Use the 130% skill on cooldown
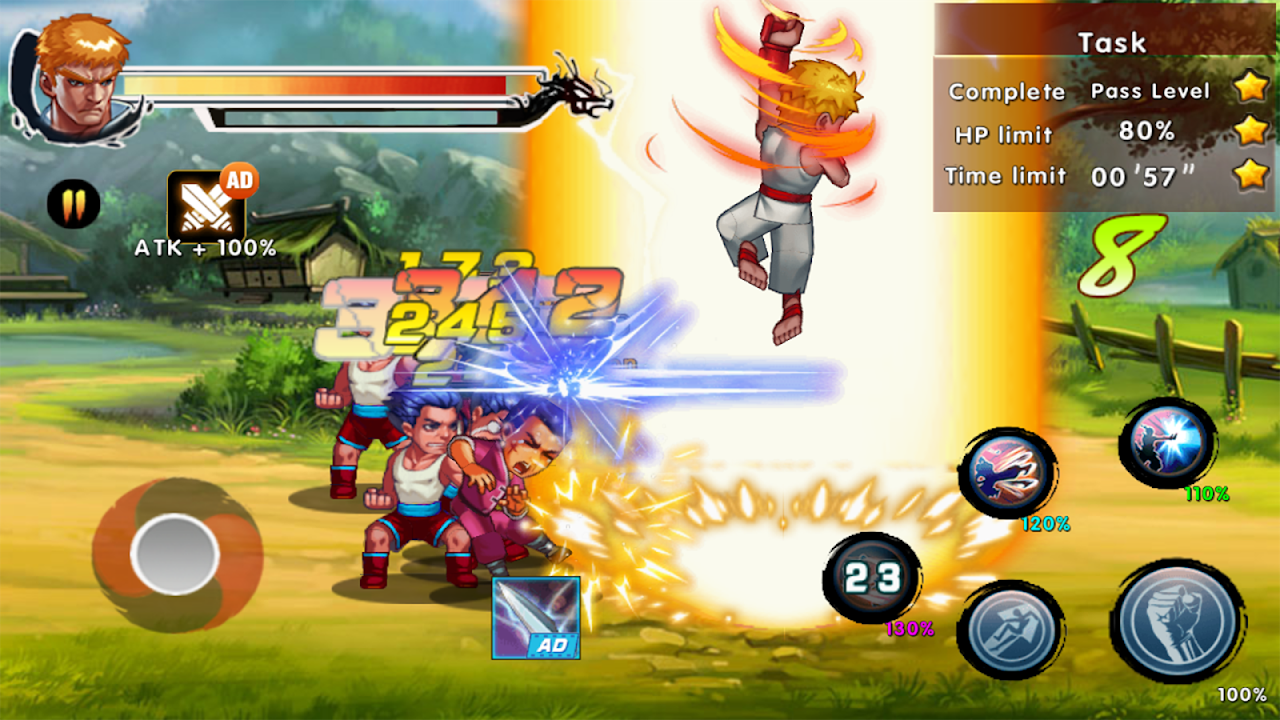This screenshot has width=1280, height=720. (x=871, y=578)
